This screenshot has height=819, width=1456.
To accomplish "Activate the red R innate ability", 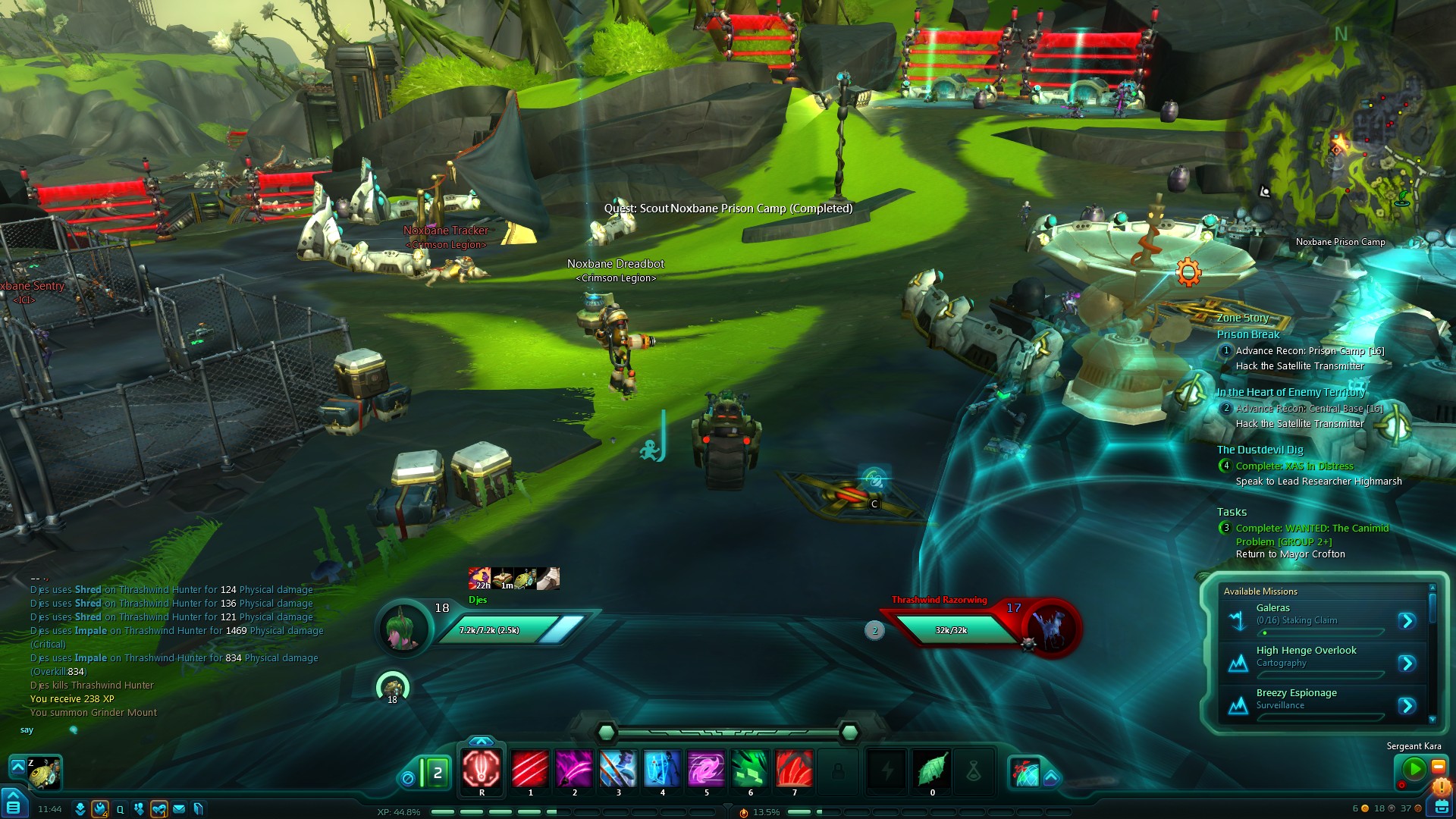I will [482, 769].
